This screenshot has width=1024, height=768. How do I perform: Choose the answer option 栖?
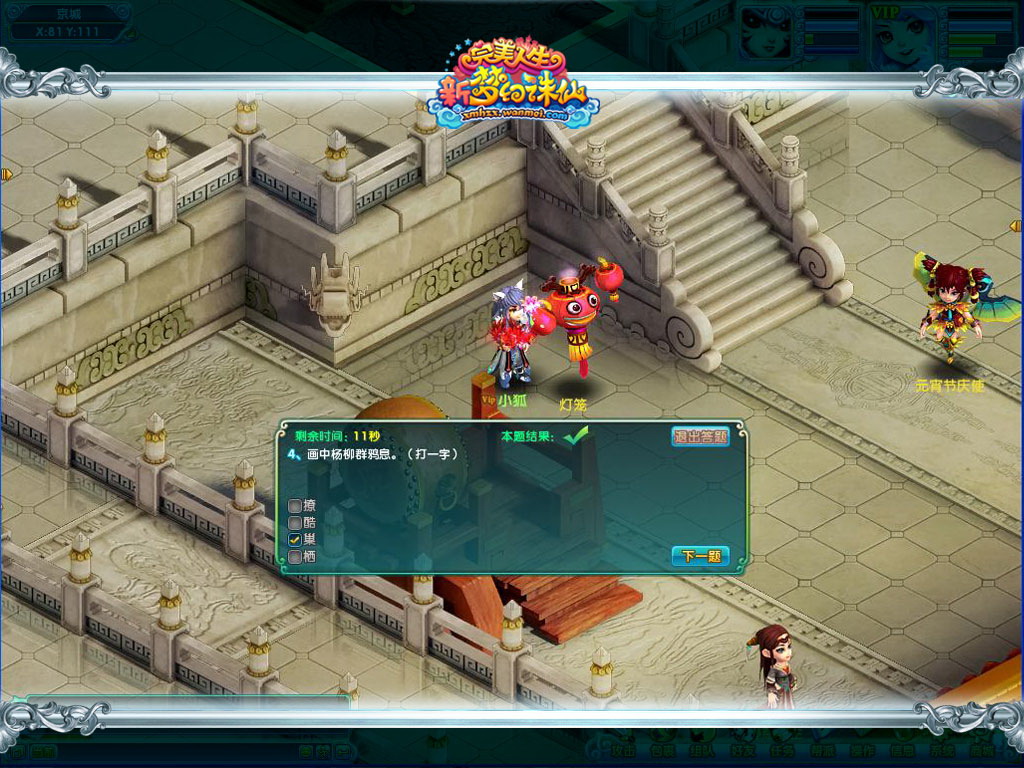[x=295, y=556]
